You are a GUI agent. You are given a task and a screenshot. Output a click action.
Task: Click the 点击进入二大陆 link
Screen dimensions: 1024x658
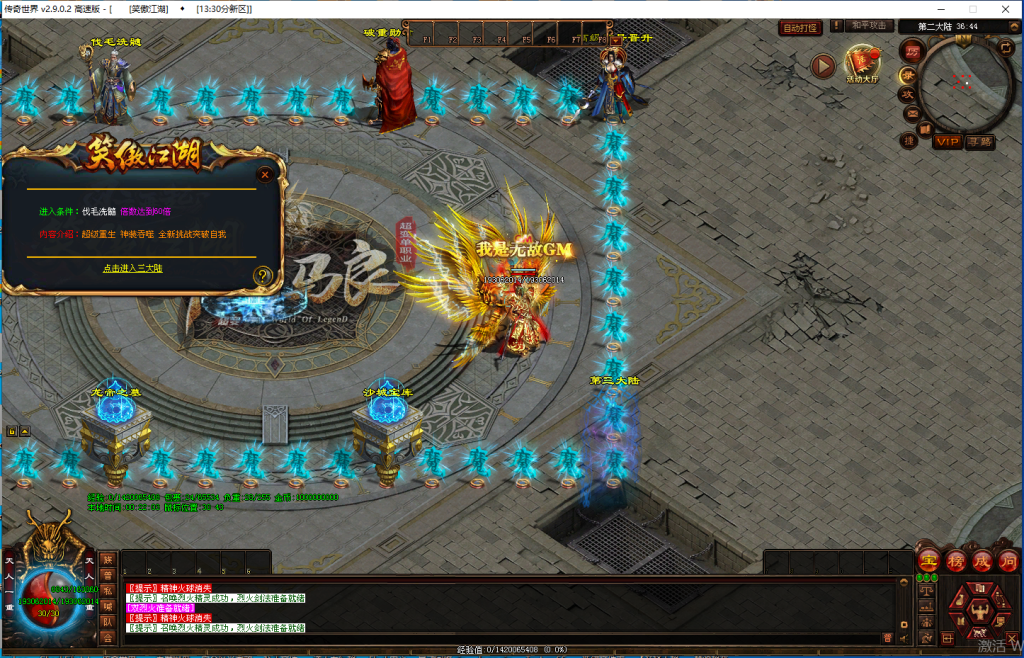[132, 268]
